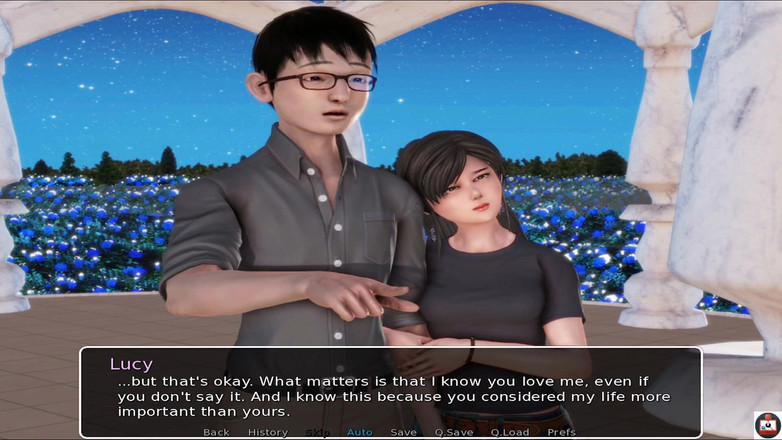Click Q.Save to quick save
Viewport: 782px width, 440px height.
[453, 432]
